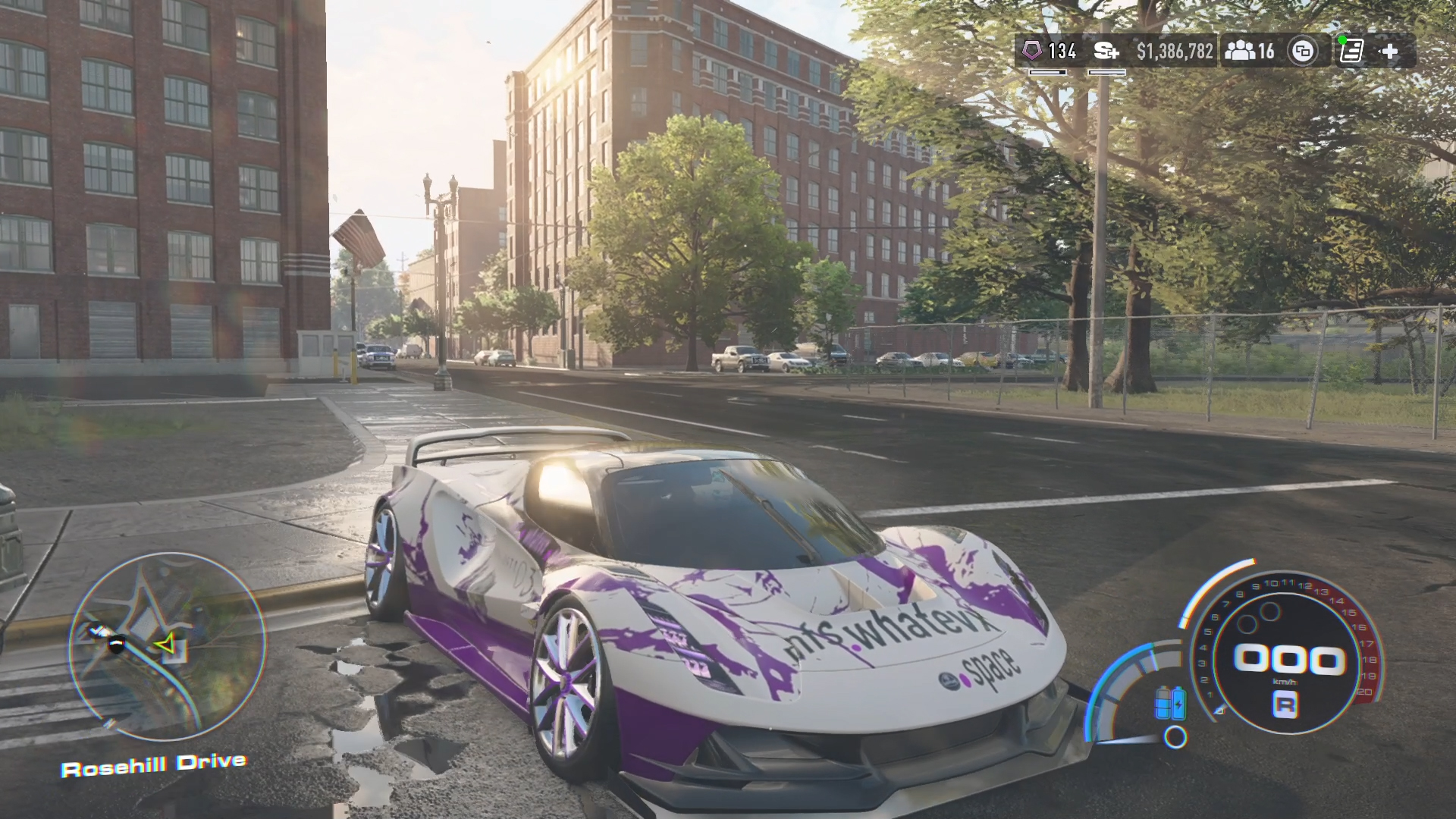The height and width of the screenshot is (819, 1456).
Task: Click the helmet marker on the minimap
Action: (x=116, y=645)
